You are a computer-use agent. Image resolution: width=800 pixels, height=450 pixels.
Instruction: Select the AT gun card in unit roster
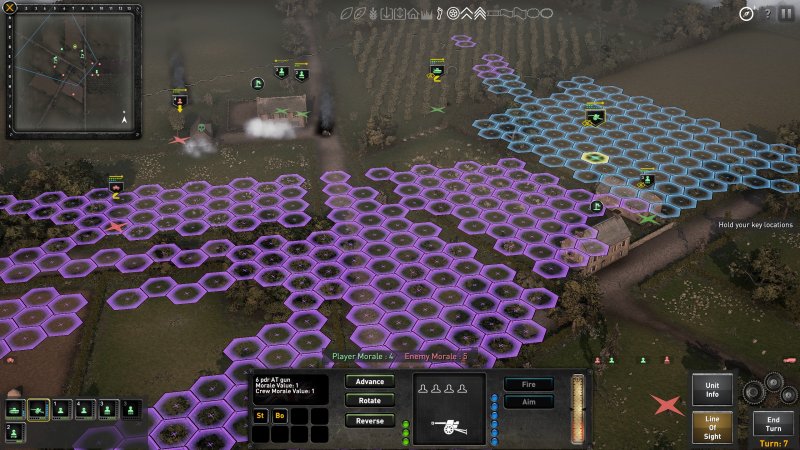(x=39, y=408)
